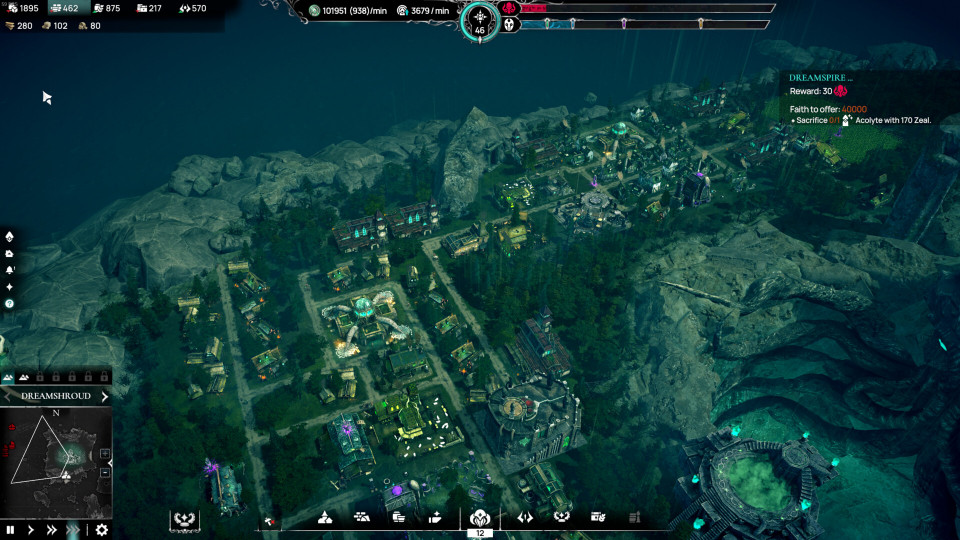Zoom in the minimap with plus button
The image size is (960, 540).
pos(105,454)
